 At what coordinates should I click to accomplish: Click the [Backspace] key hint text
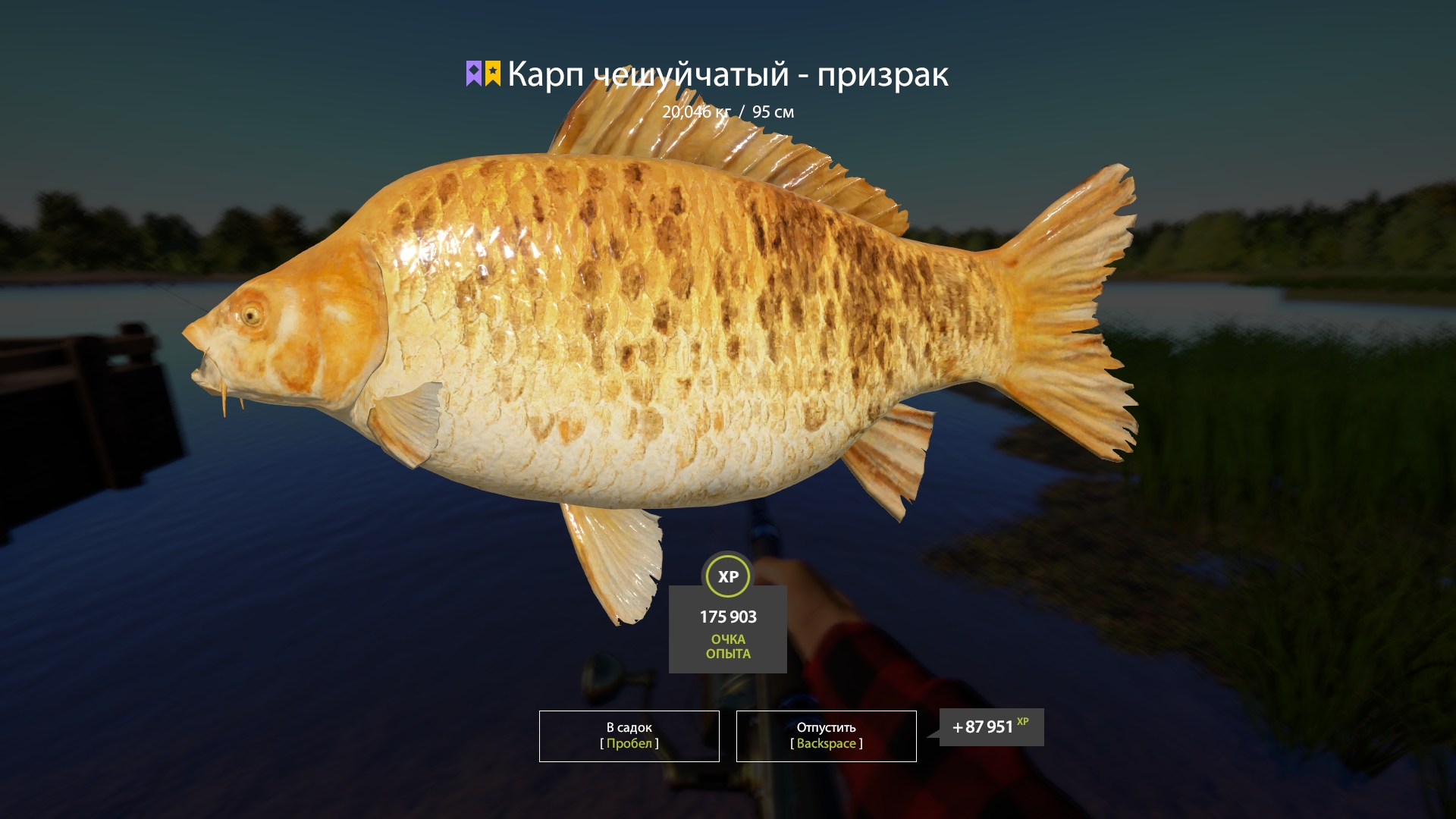825,744
